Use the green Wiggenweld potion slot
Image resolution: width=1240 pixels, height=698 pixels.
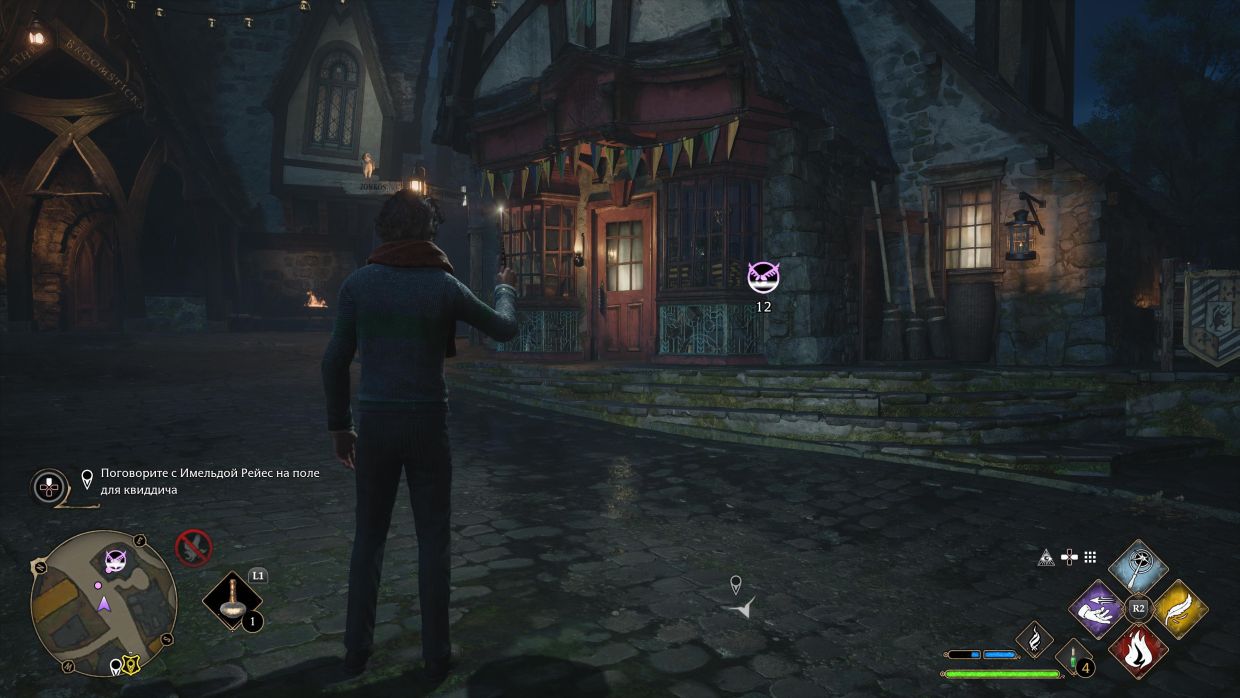(x=1074, y=655)
